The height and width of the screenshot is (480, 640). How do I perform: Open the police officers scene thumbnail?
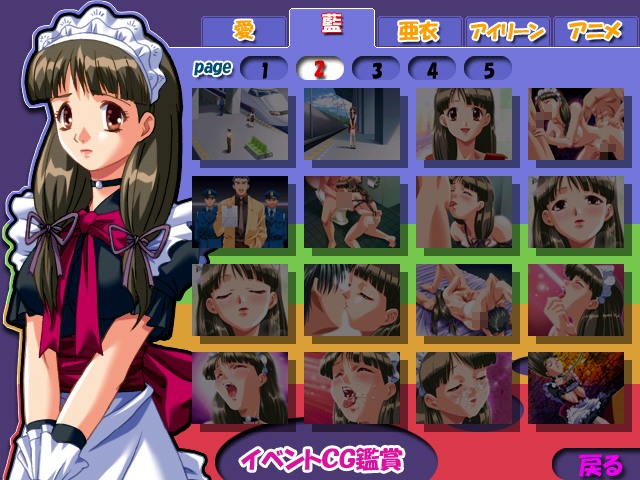238,211
